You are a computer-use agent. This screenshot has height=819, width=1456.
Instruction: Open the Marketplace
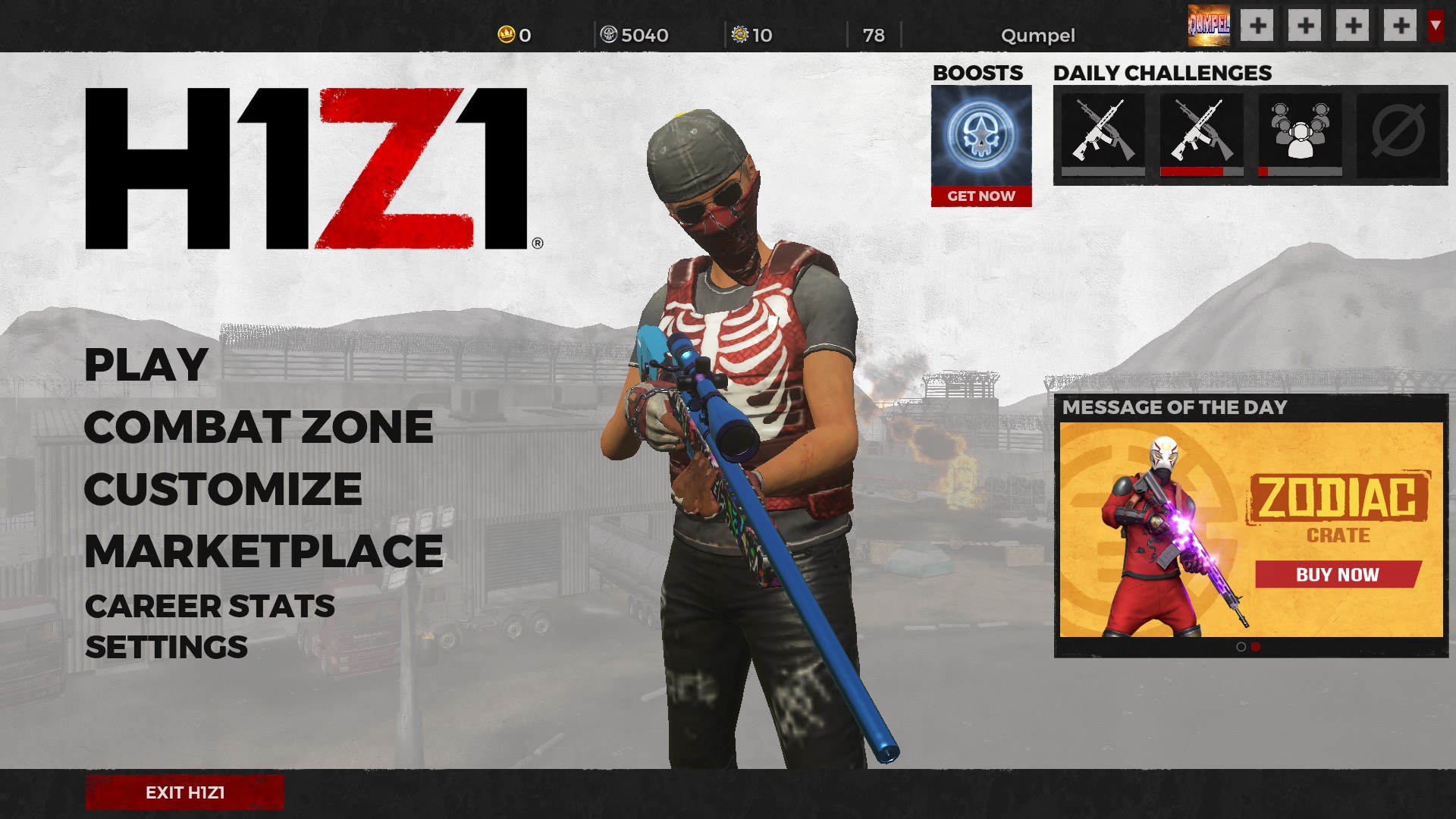263,551
